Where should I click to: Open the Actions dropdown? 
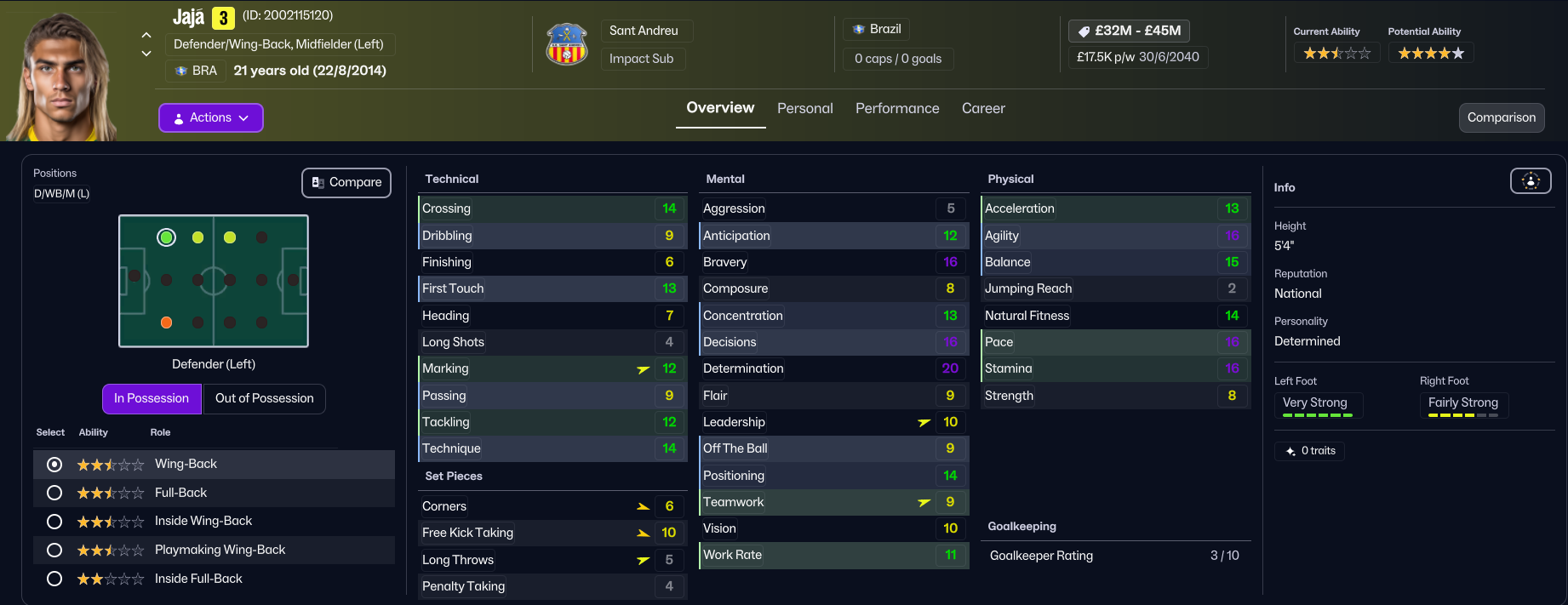(x=211, y=117)
